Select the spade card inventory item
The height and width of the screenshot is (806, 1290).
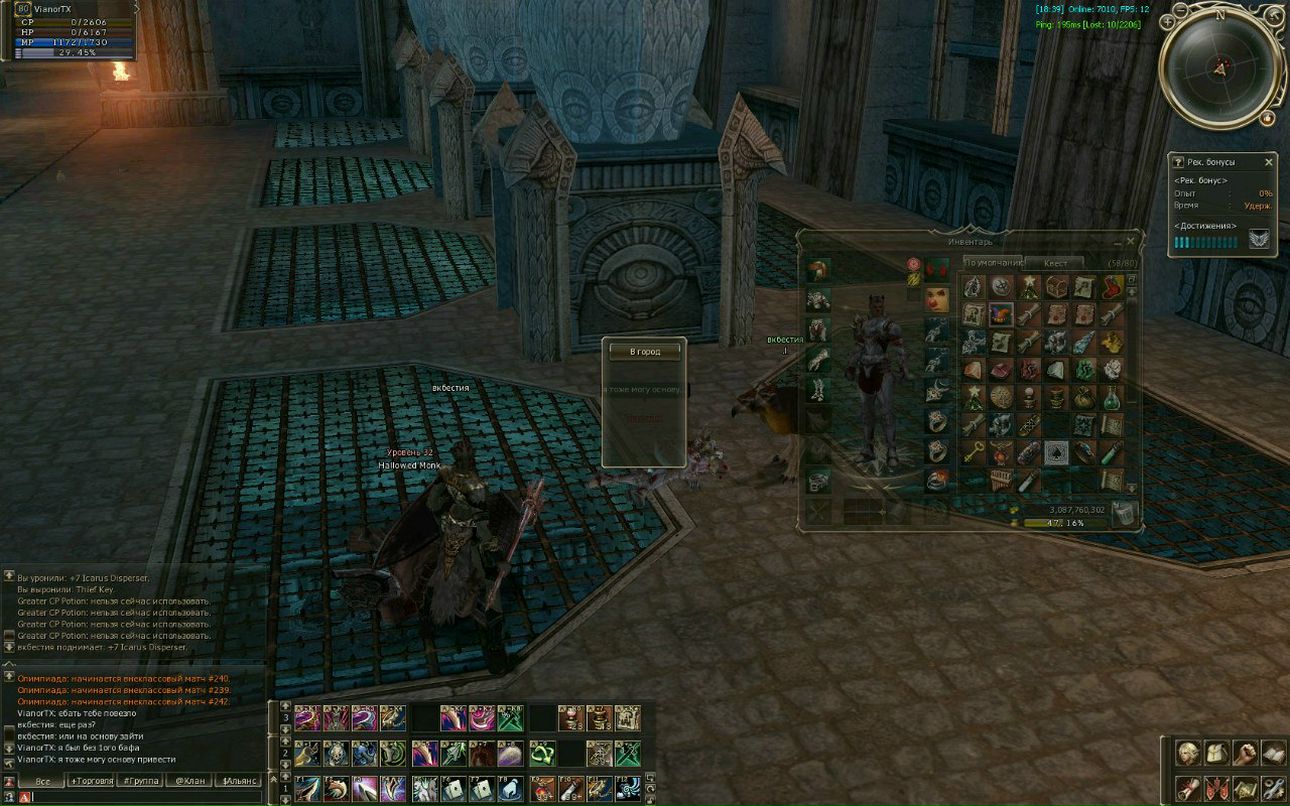tap(1056, 453)
